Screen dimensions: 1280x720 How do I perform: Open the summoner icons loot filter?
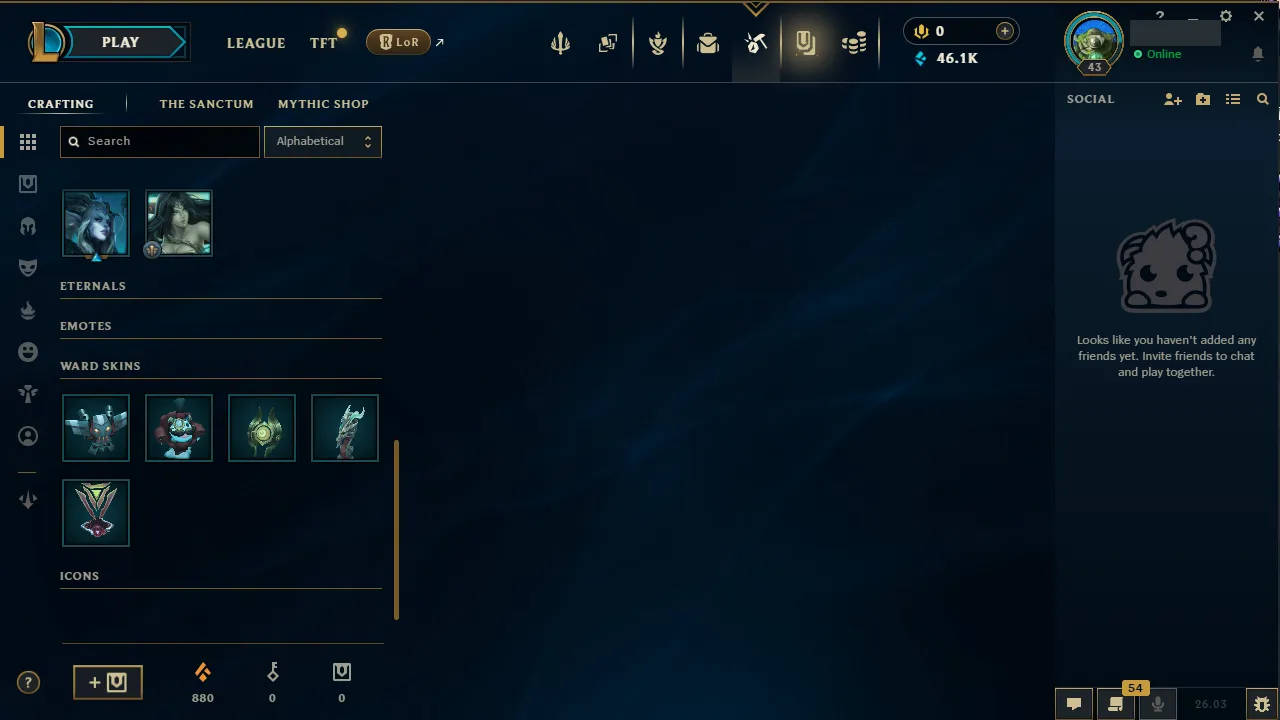[x=28, y=436]
